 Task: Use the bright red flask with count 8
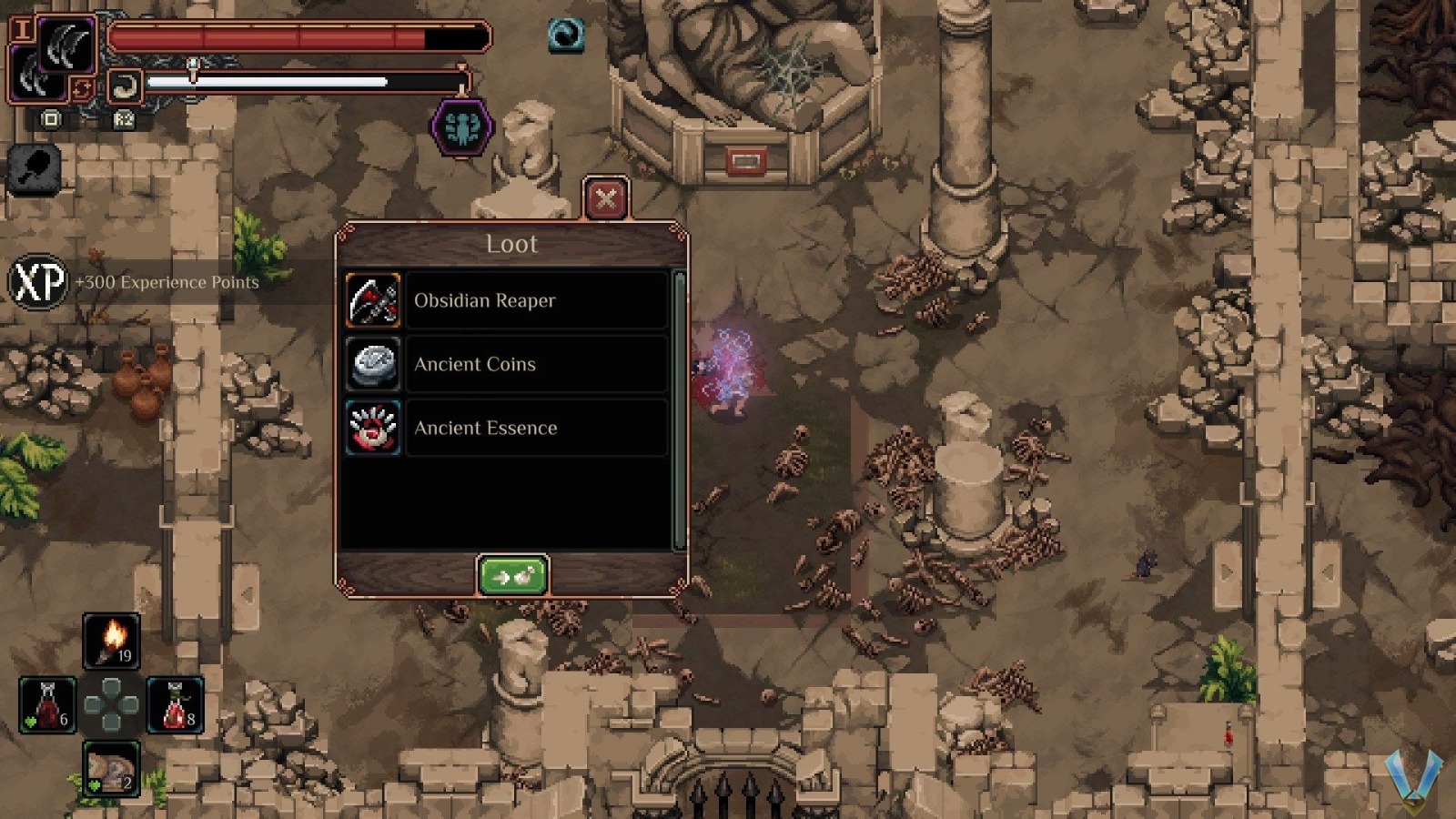[175, 705]
